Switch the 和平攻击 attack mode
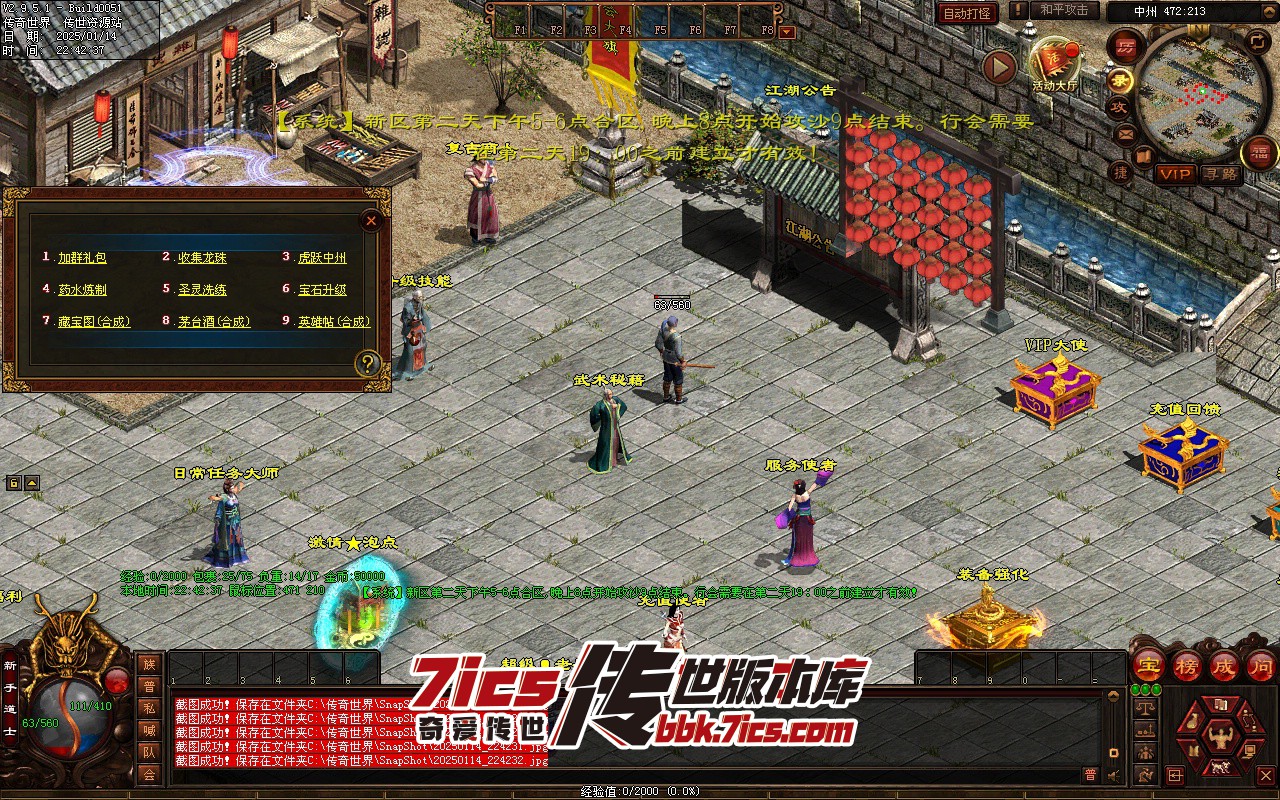Screen dimensions: 1280x800 (x=1063, y=10)
